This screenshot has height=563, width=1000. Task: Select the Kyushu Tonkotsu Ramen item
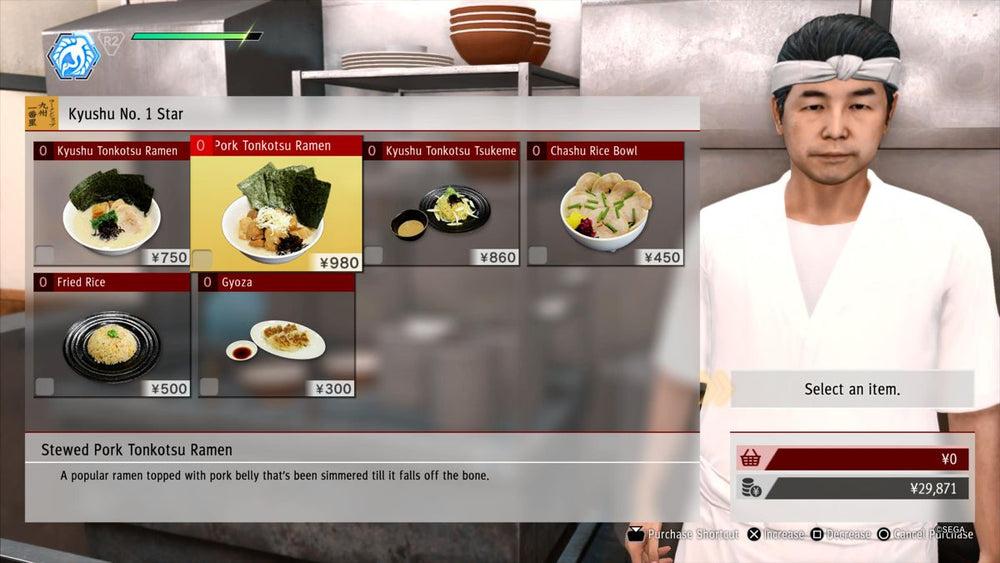(111, 205)
